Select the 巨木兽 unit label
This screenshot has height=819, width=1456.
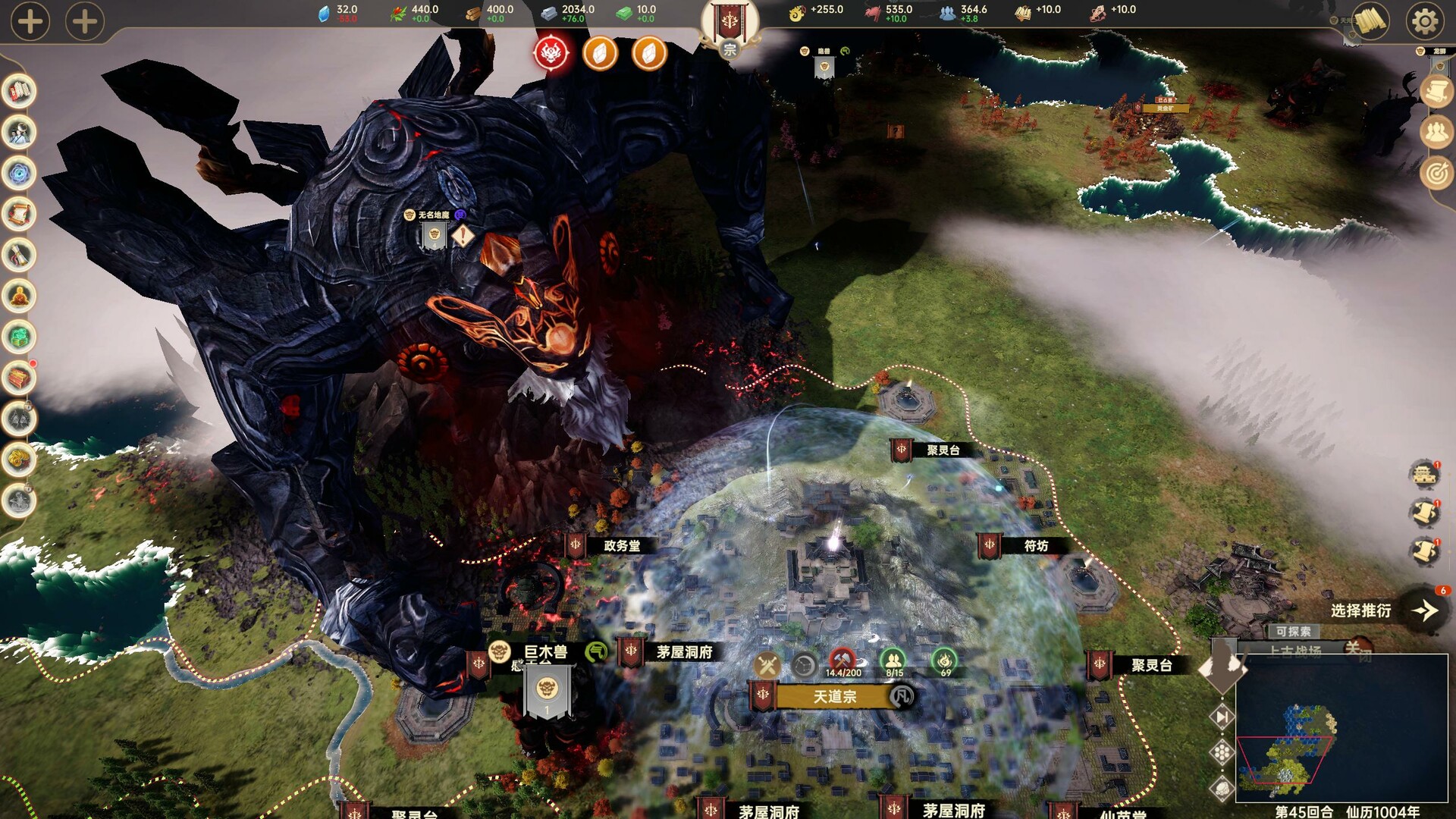(x=545, y=651)
